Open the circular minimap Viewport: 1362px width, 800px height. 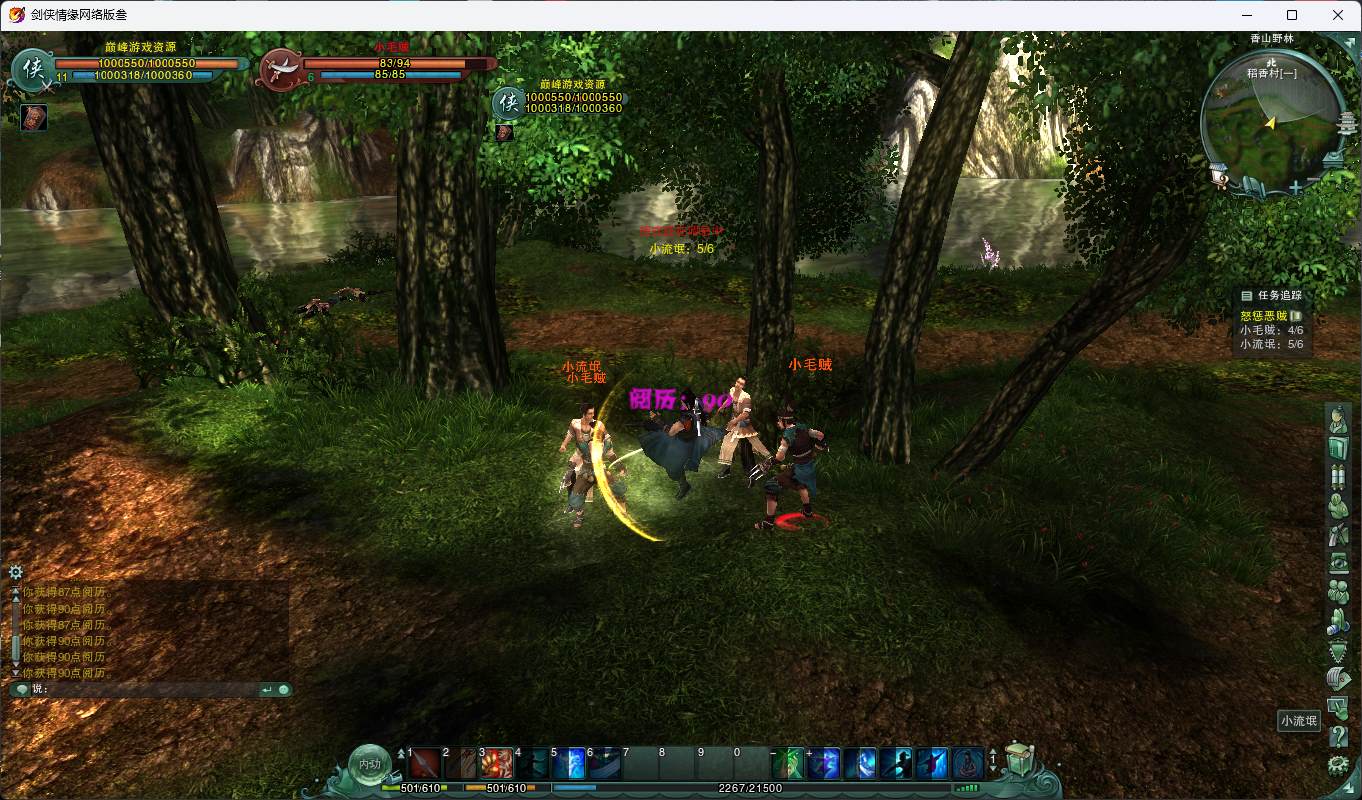1271,120
